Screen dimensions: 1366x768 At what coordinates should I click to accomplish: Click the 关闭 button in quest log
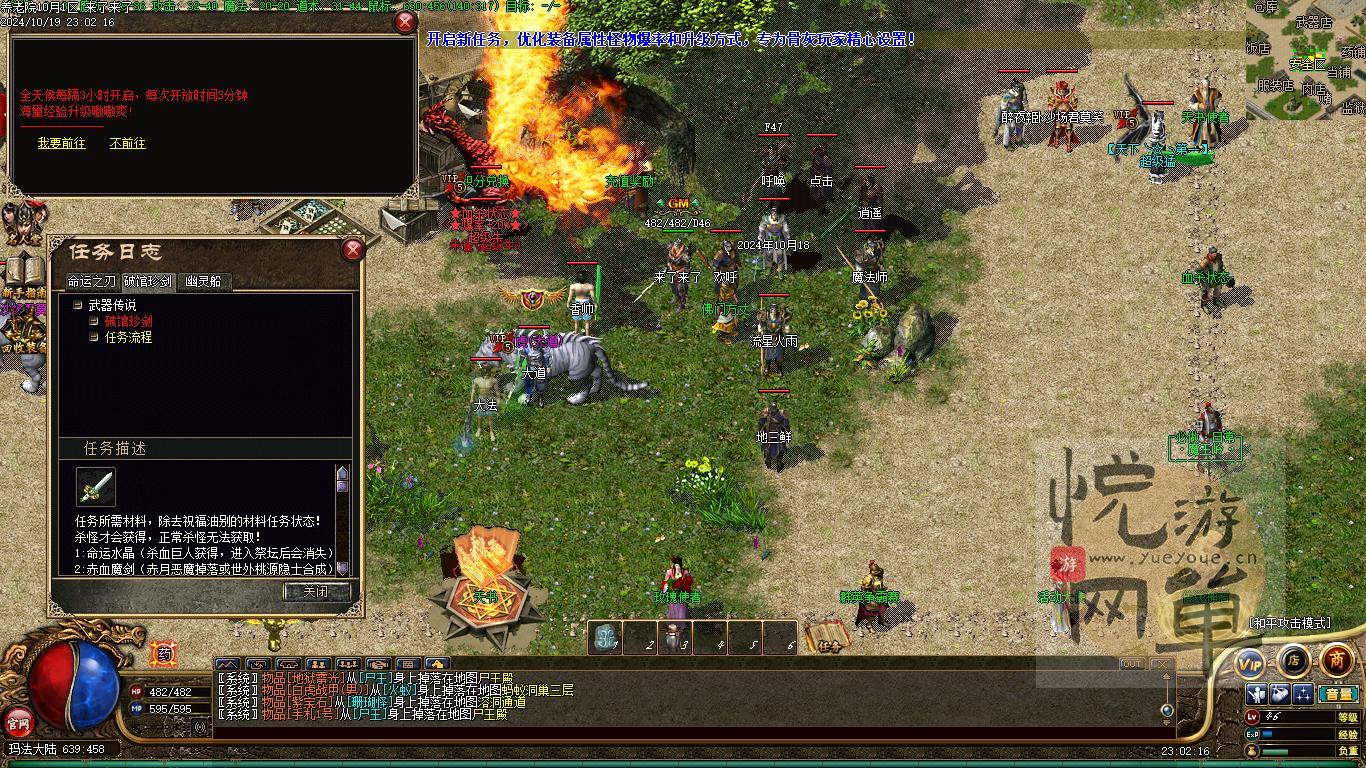pos(316,592)
